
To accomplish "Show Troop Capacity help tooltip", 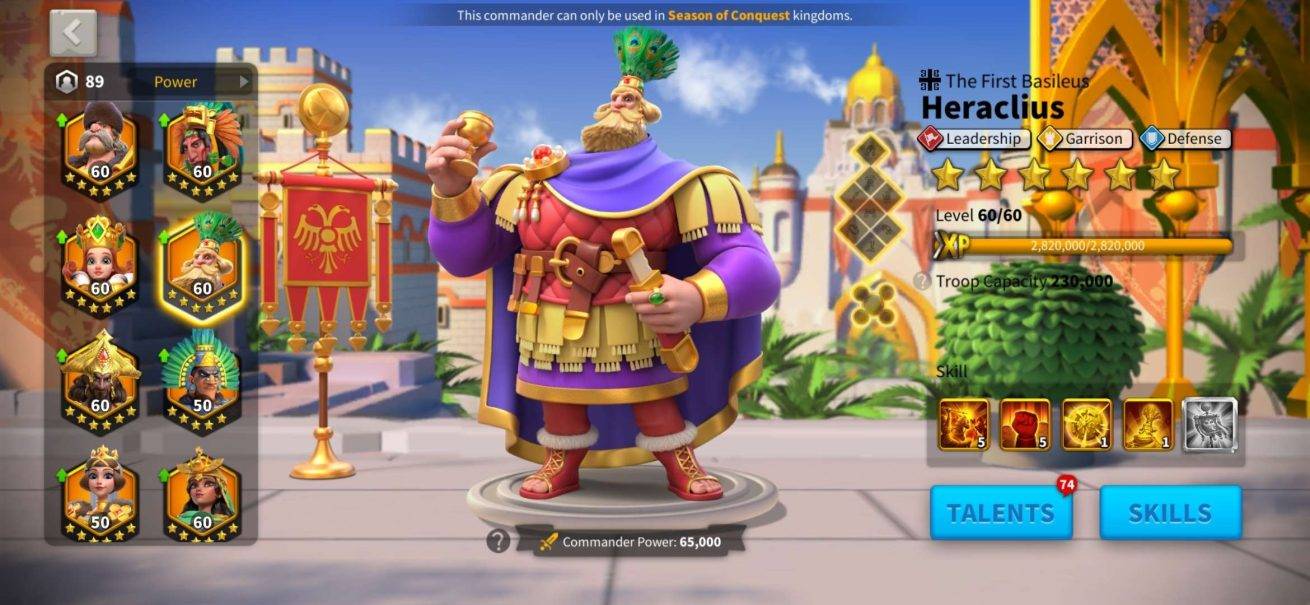I will 922,282.
